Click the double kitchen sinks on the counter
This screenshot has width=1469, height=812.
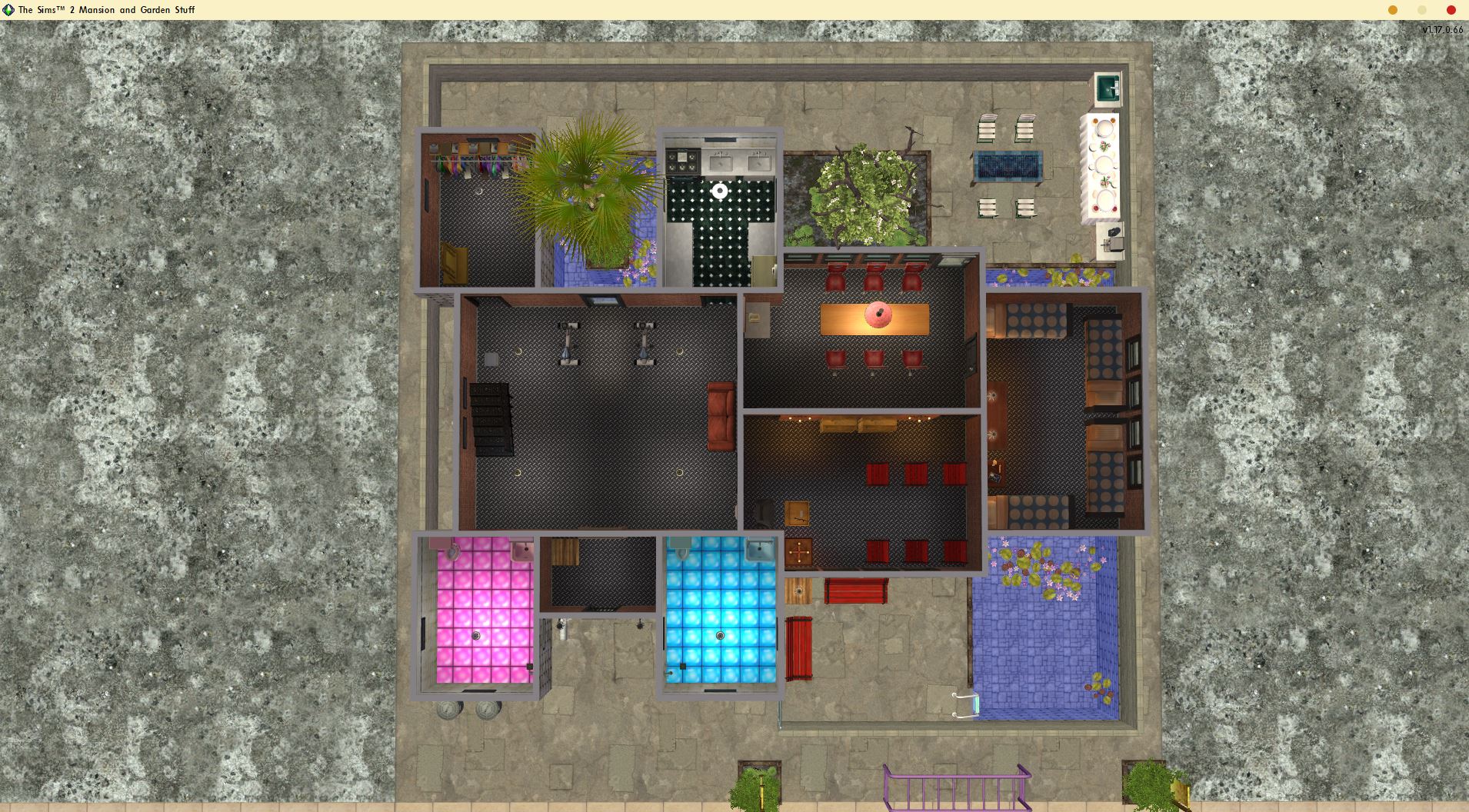pyautogui.click(x=741, y=163)
